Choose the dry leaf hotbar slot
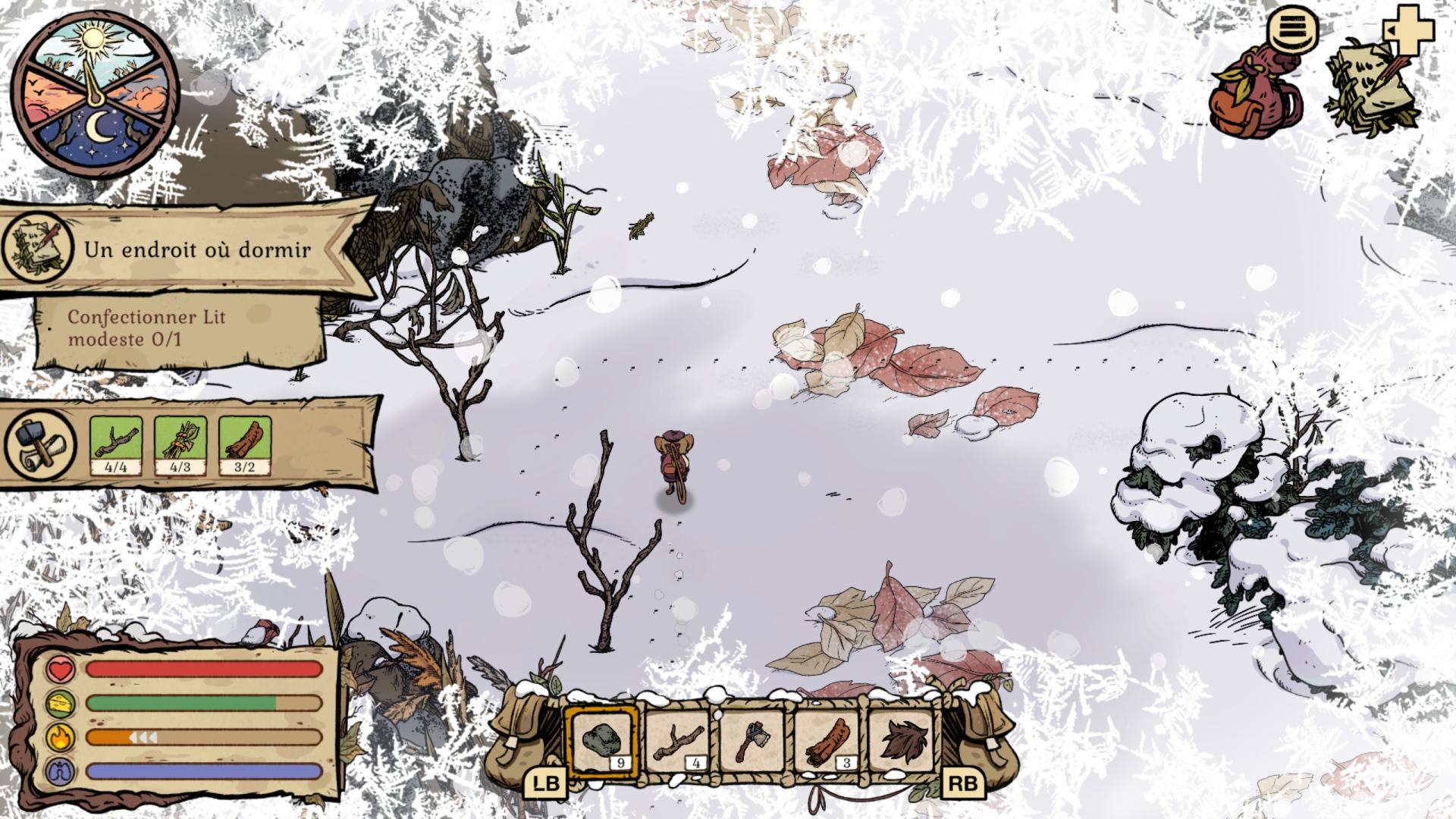This screenshot has height=819, width=1456. (902, 741)
